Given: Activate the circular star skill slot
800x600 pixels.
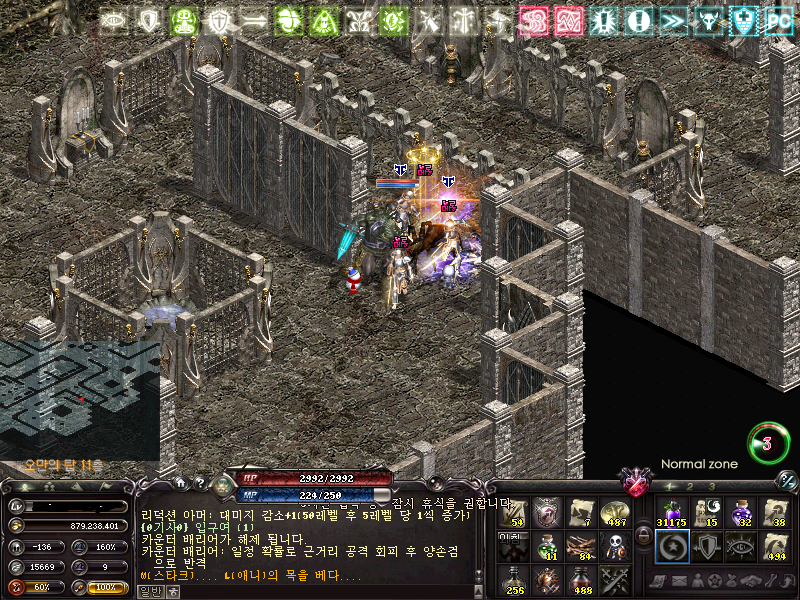Looking at the screenshot, I should 671,546.
